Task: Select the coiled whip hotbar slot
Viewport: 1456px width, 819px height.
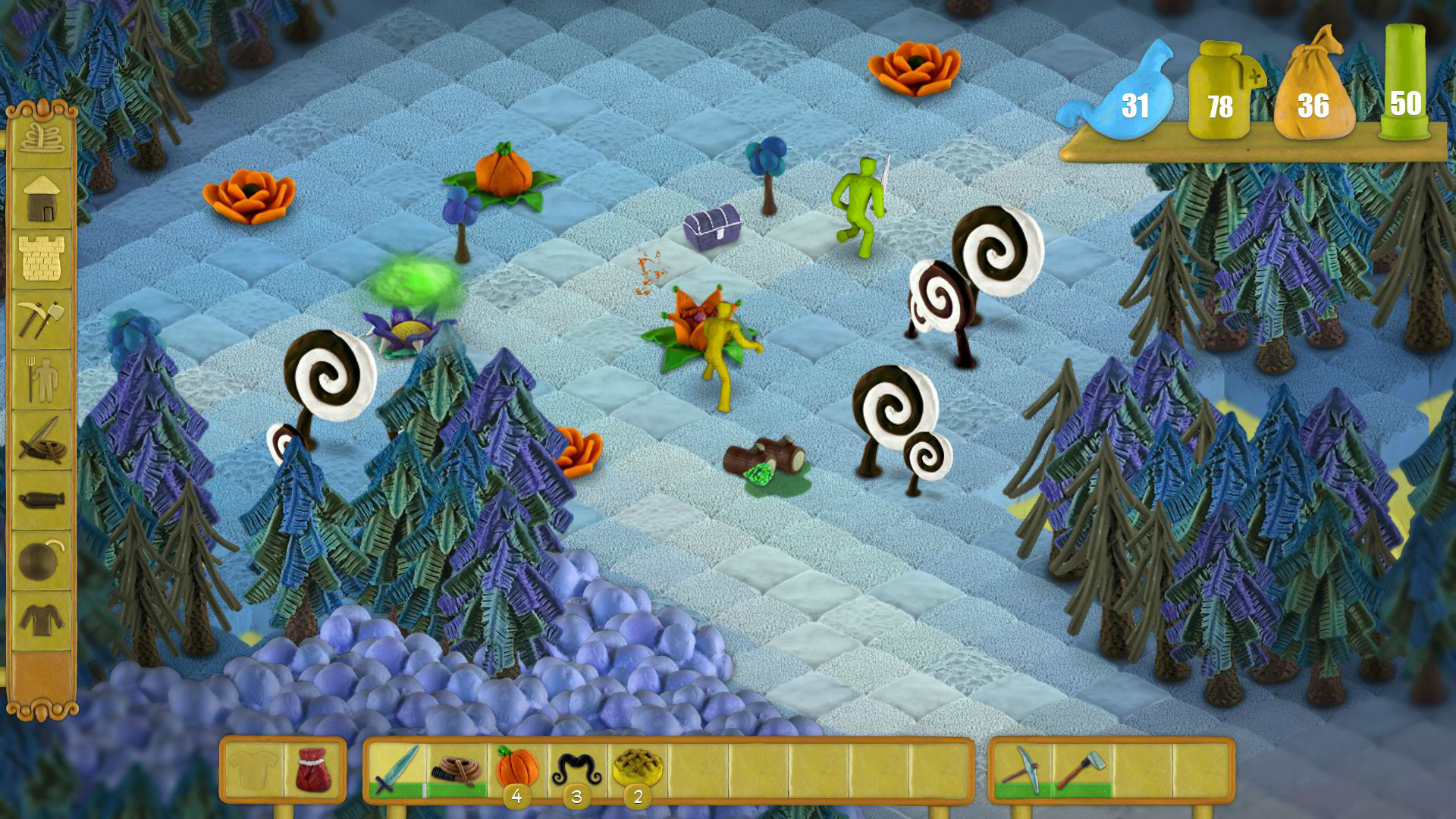Action: [457, 769]
